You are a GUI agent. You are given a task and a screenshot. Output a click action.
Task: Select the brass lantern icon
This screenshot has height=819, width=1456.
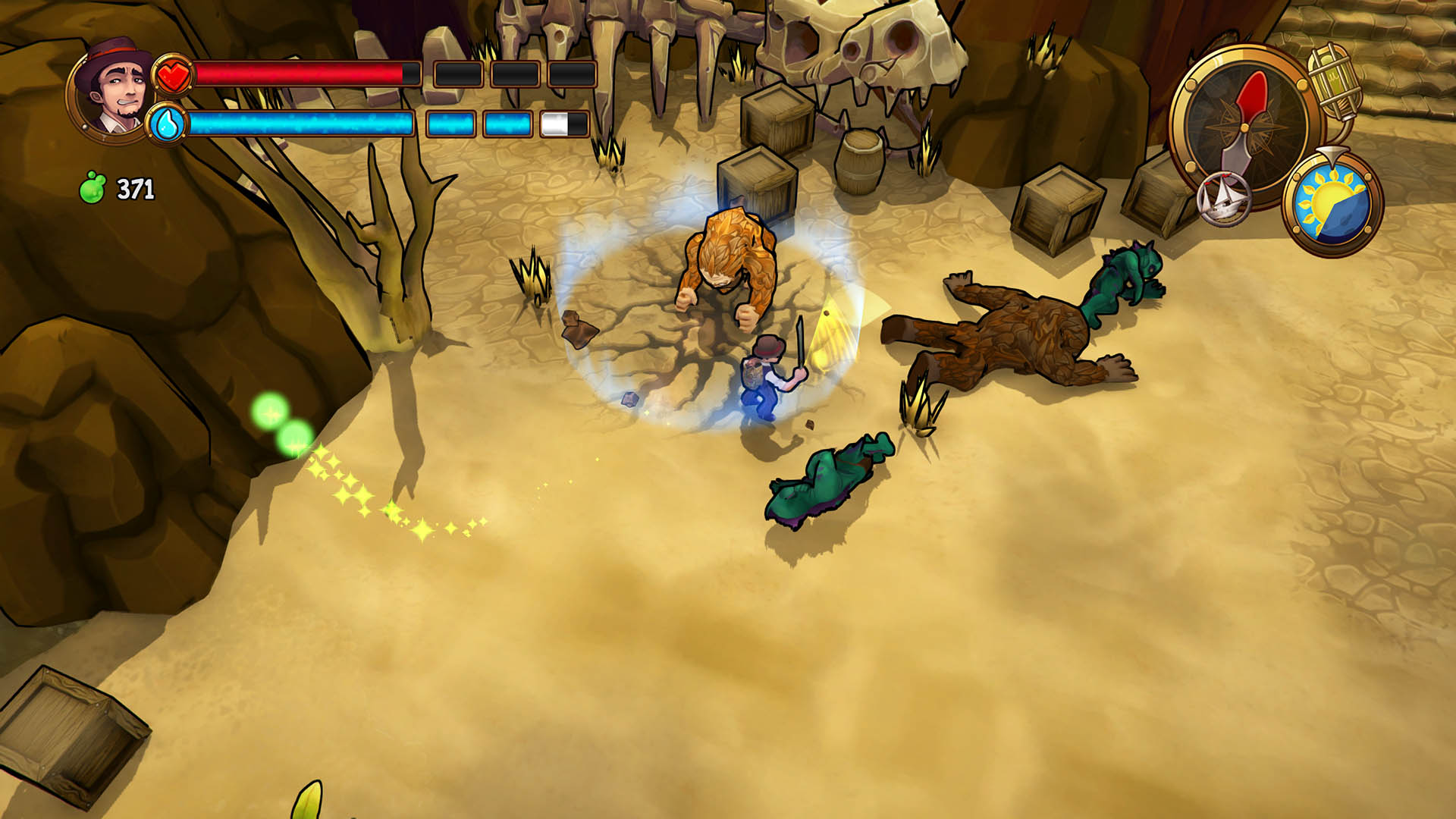click(1335, 82)
